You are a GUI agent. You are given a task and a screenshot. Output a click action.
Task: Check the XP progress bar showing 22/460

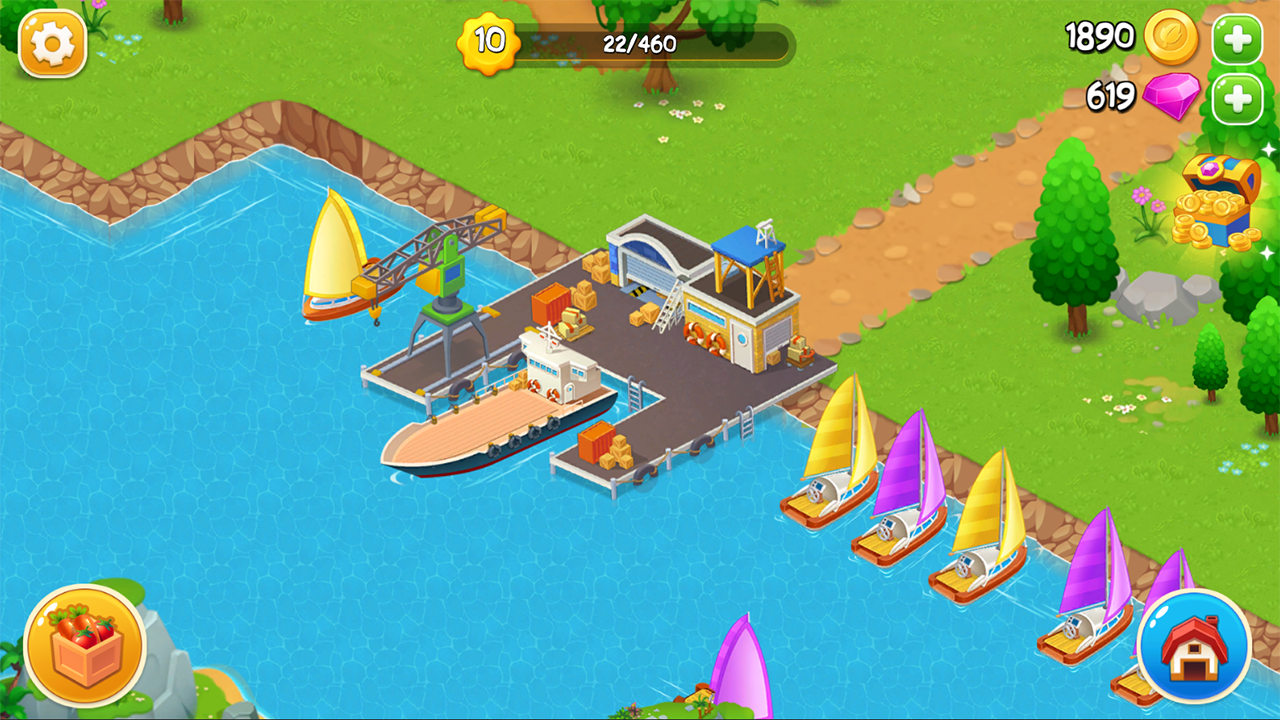point(640,44)
